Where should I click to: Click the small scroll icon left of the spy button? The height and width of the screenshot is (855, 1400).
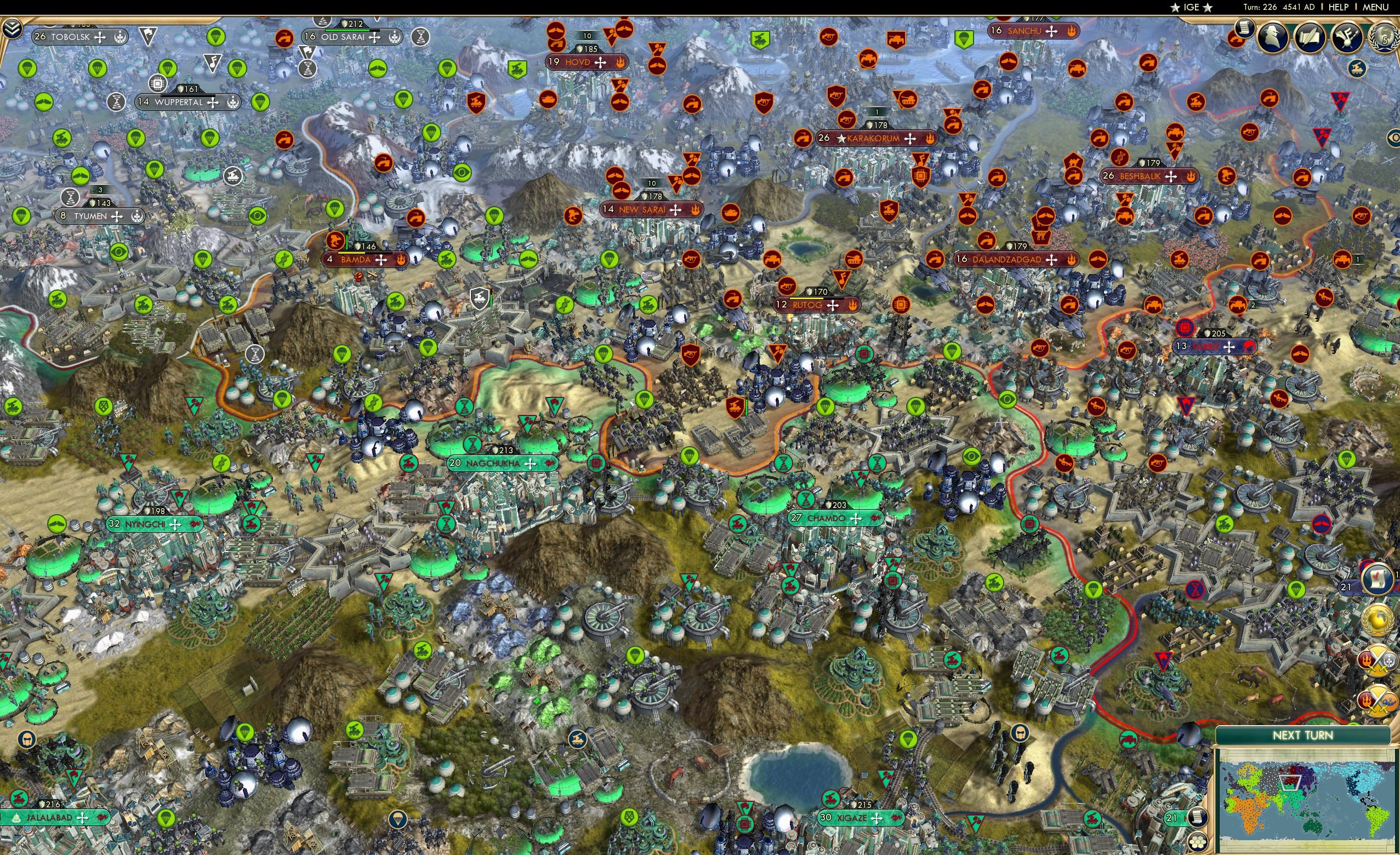pyautogui.click(x=1245, y=29)
